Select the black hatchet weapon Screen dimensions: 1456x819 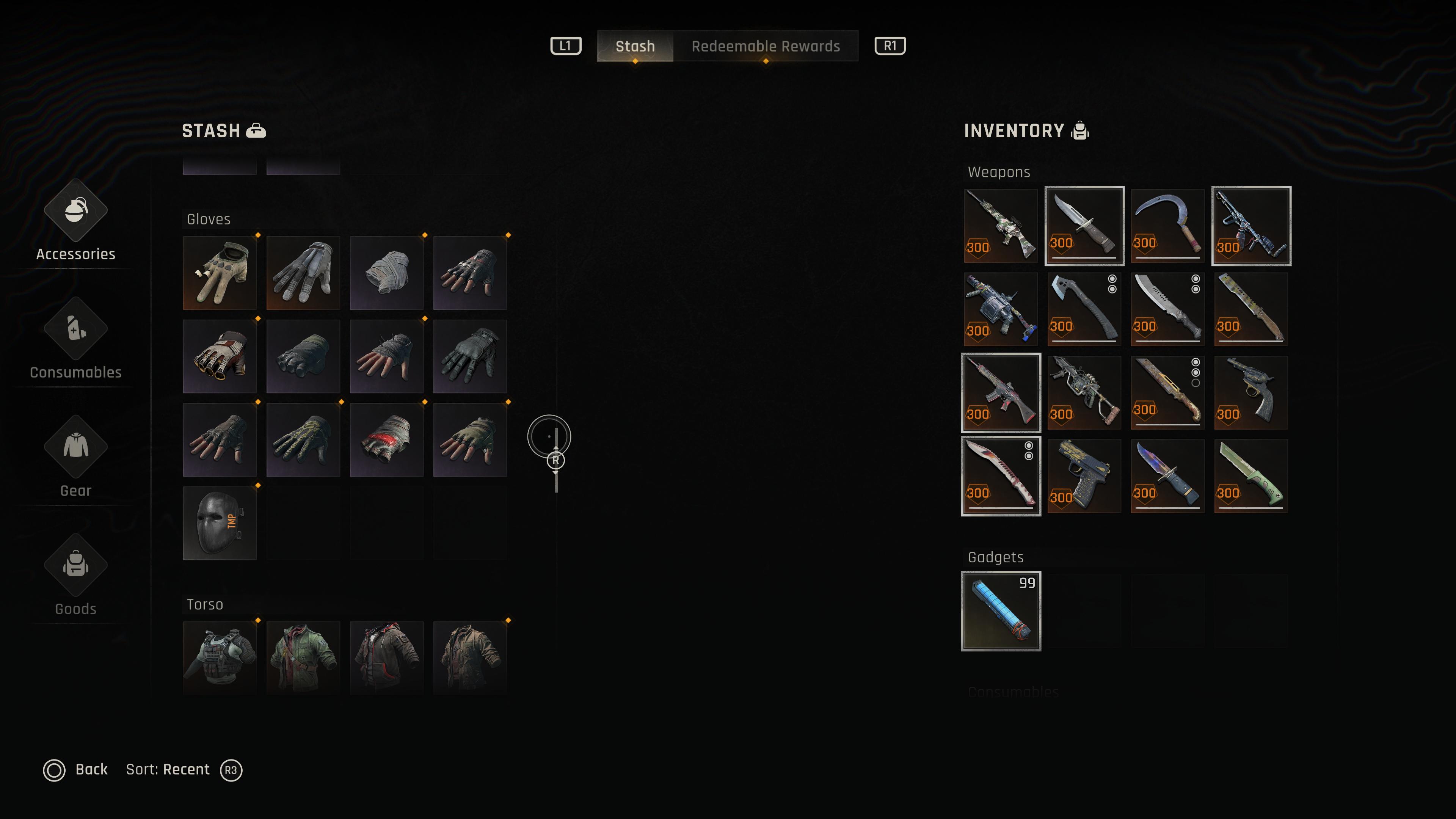click(1084, 309)
